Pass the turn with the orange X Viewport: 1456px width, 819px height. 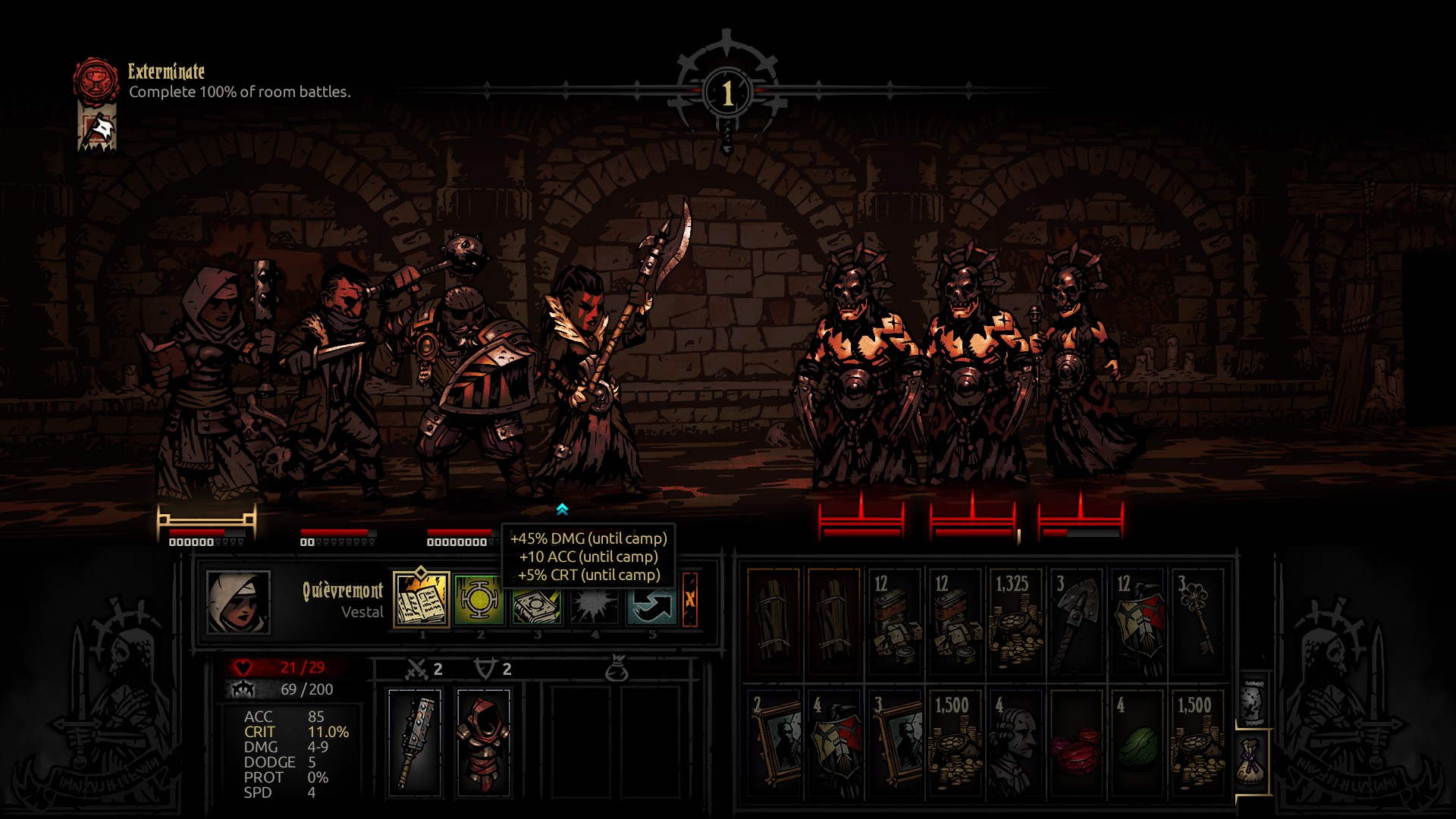pyautogui.click(x=689, y=600)
